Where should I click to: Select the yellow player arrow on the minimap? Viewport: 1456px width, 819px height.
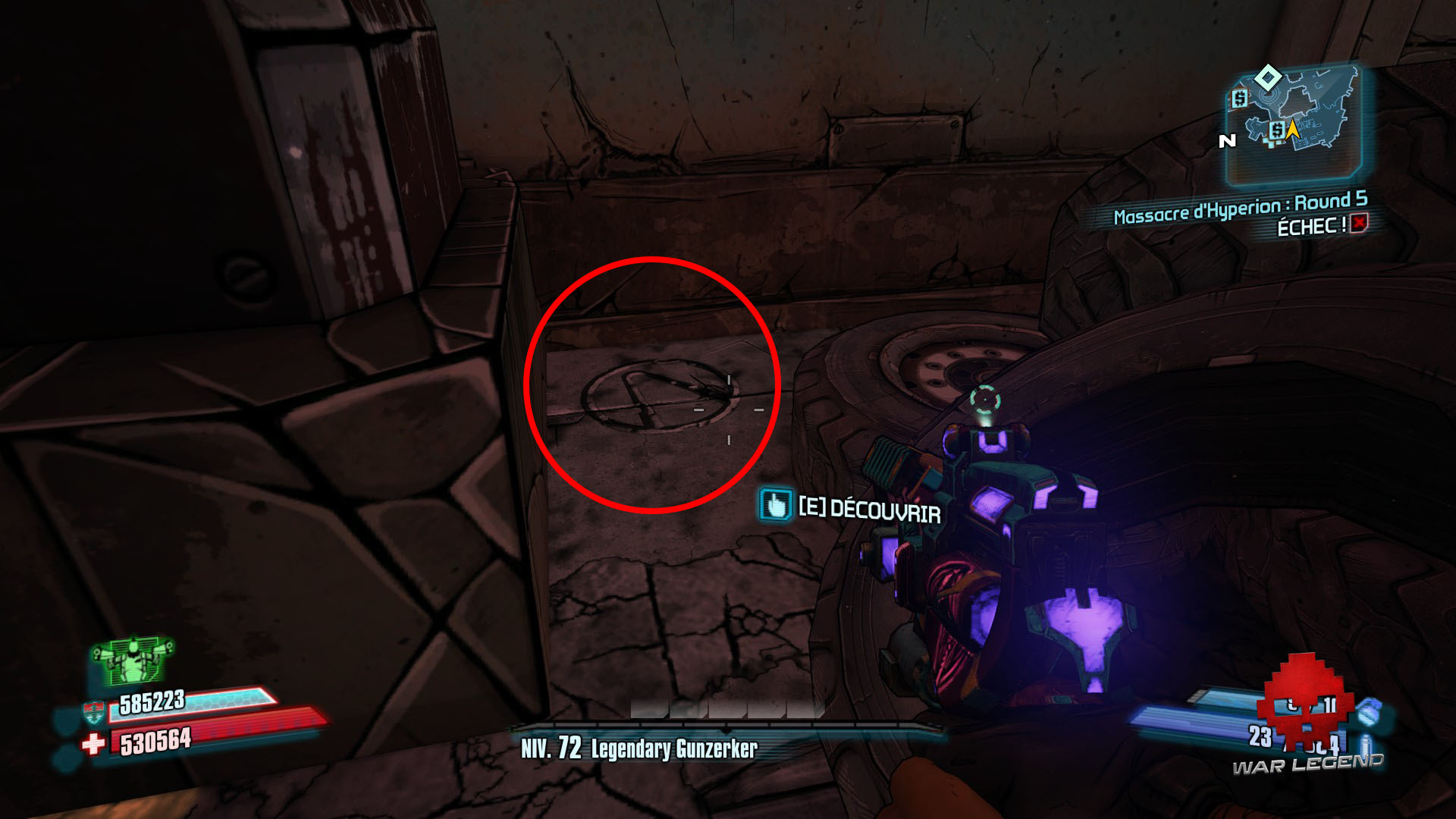pos(1293,129)
